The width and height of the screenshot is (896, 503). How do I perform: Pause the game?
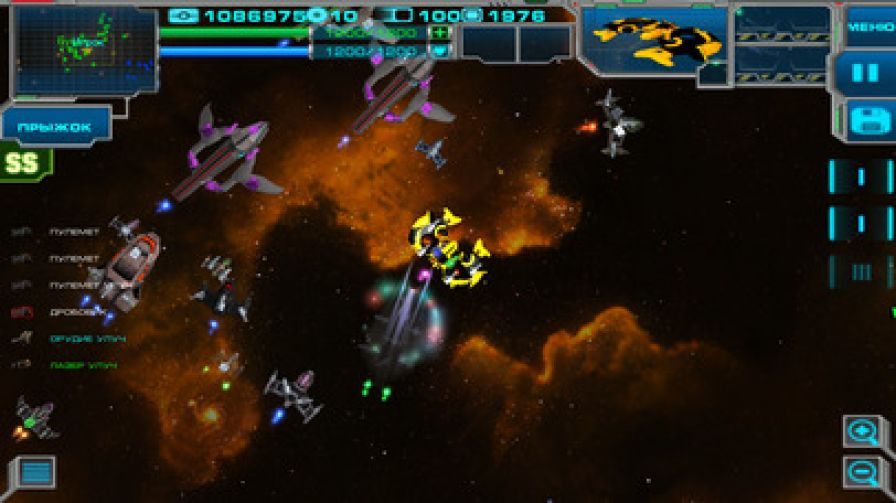point(865,73)
